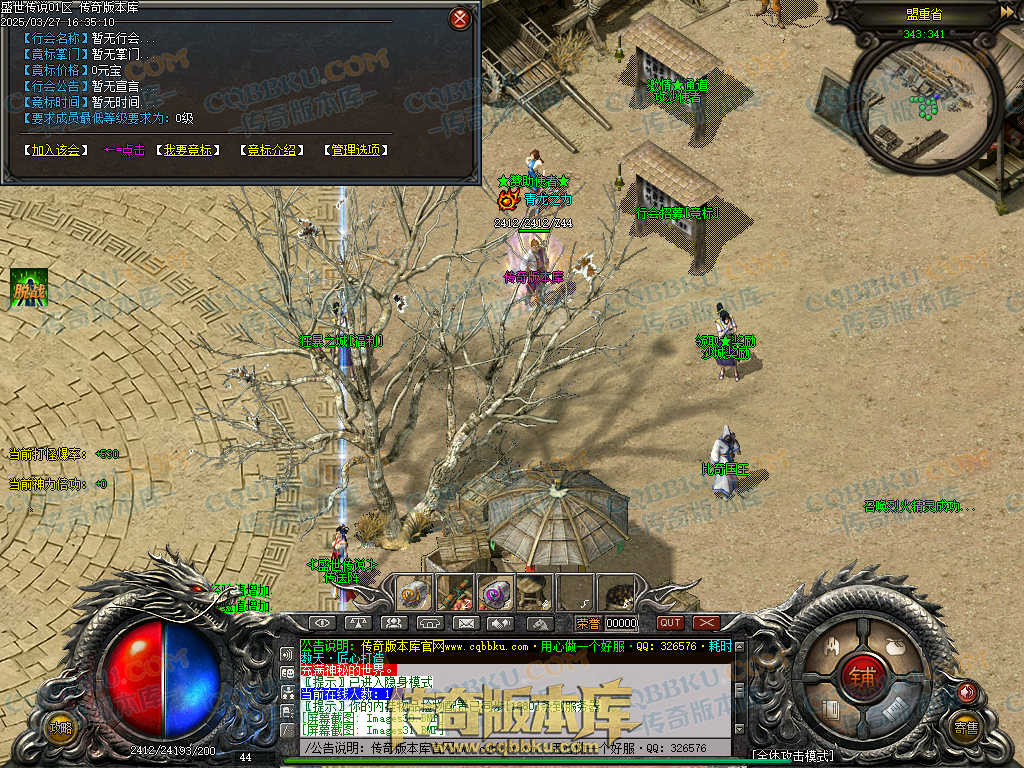Click the OUT button on the toolbar
The image size is (1024, 768).
pyautogui.click(x=670, y=623)
